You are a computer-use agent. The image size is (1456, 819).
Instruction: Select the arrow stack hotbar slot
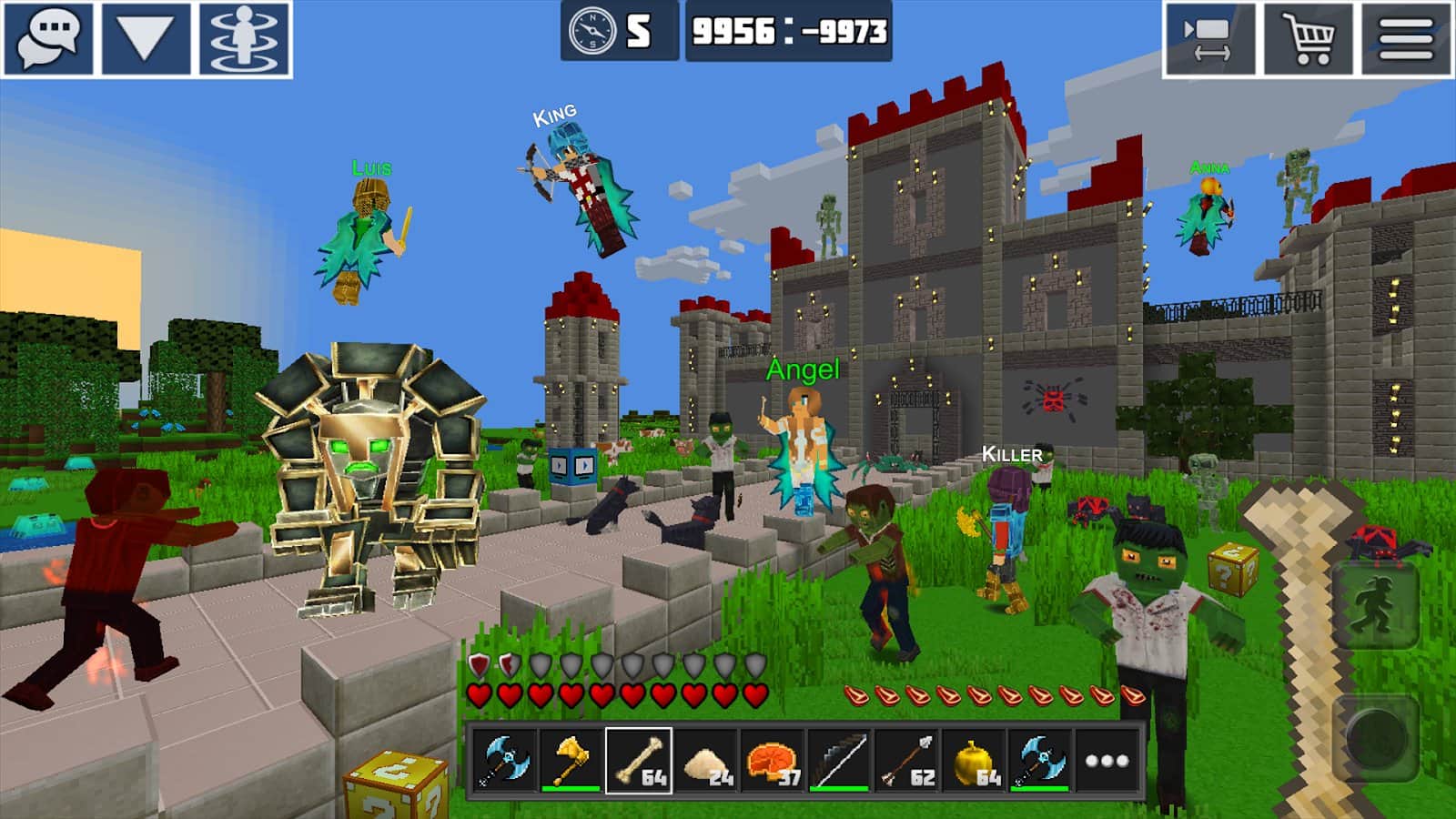907,761
